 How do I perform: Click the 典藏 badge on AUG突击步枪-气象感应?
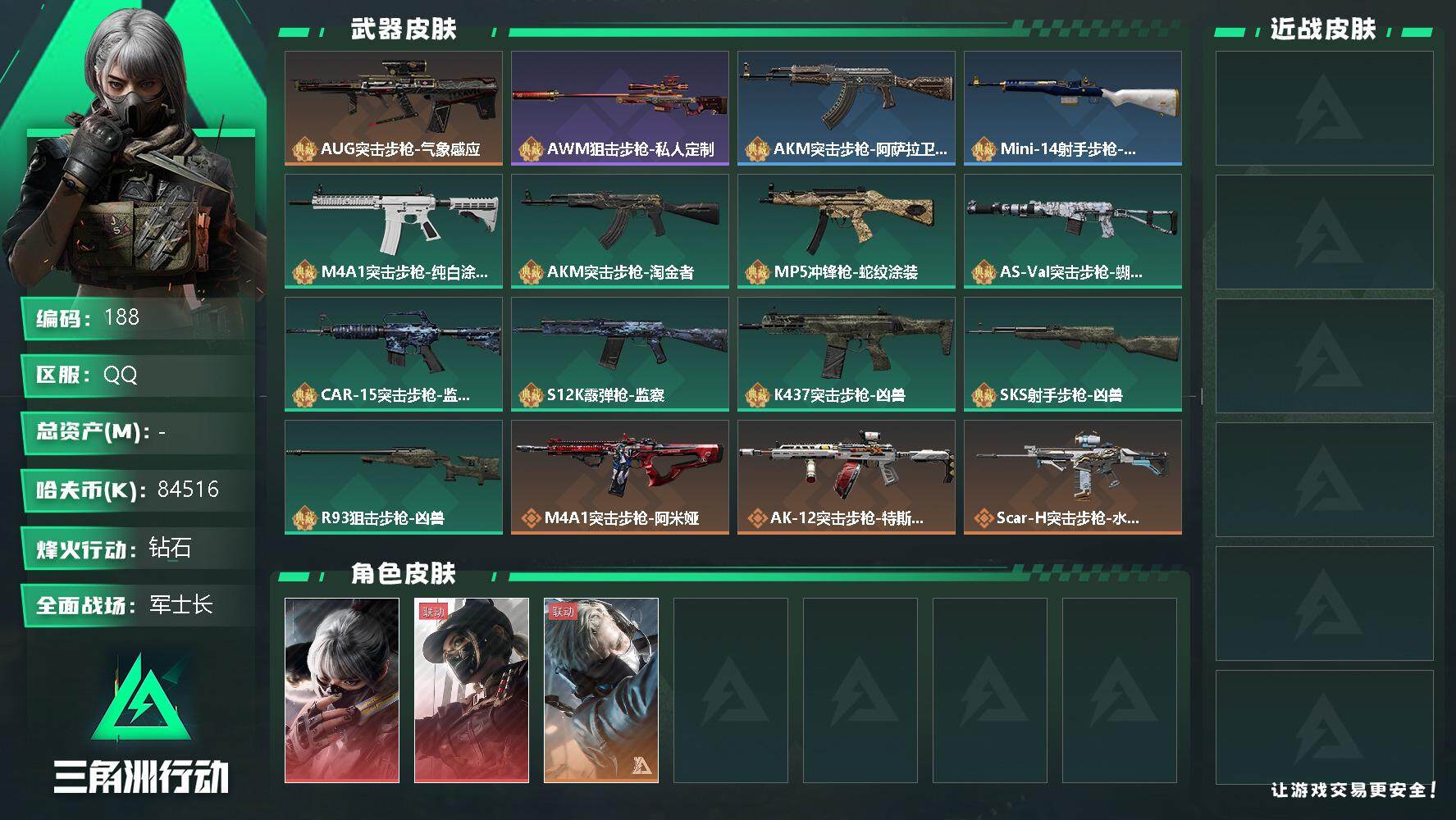point(302,150)
